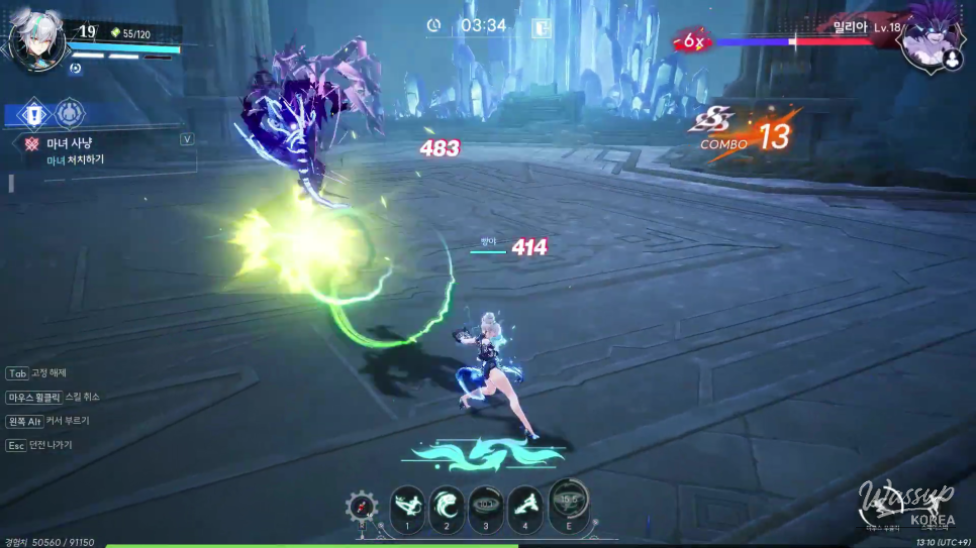The width and height of the screenshot is (976, 548).
Task: Click the small round icon under the portrait
Action: click(75, 69)
